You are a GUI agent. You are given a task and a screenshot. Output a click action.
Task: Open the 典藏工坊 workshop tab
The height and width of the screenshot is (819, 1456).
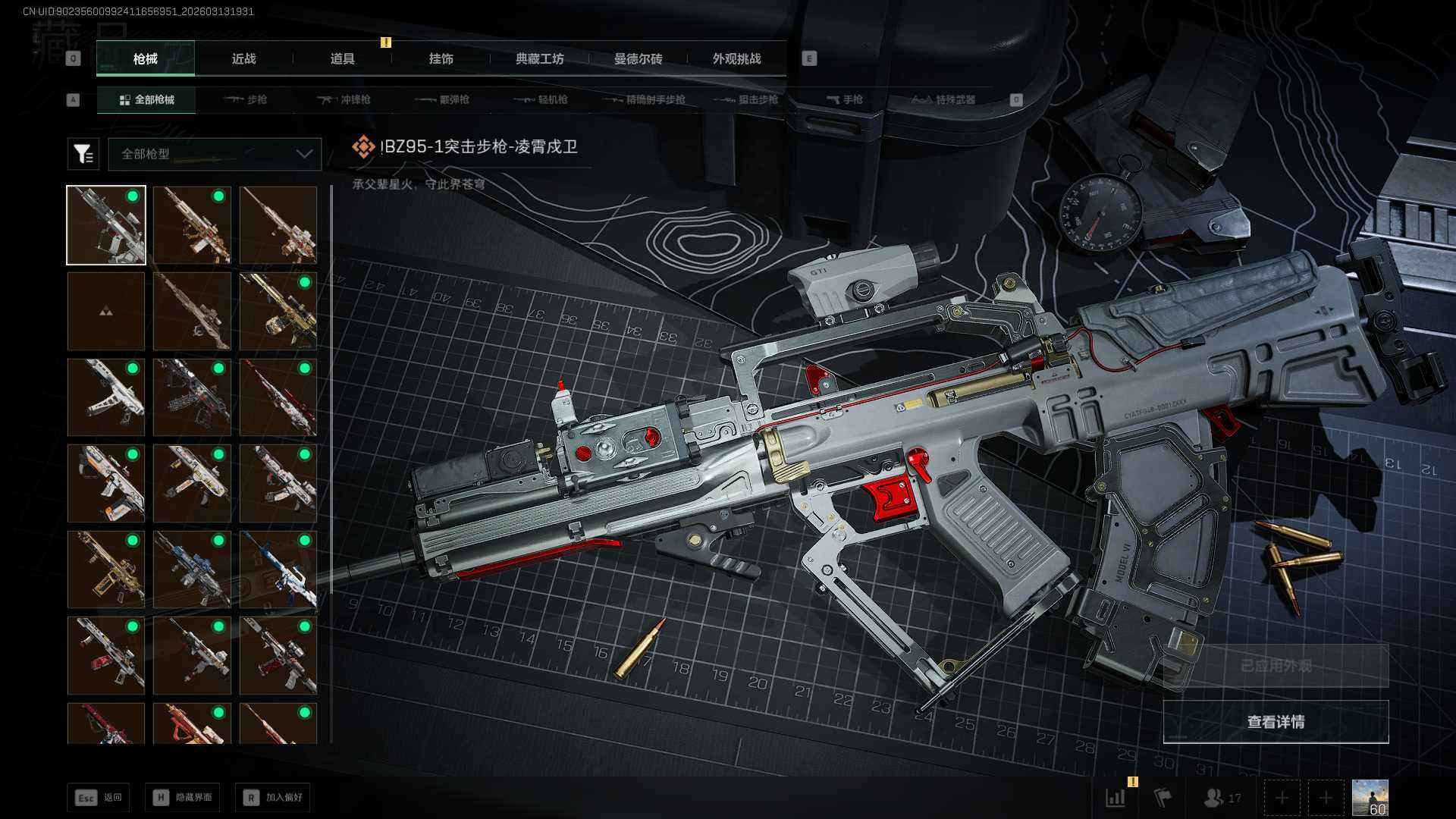click(539, 58)
